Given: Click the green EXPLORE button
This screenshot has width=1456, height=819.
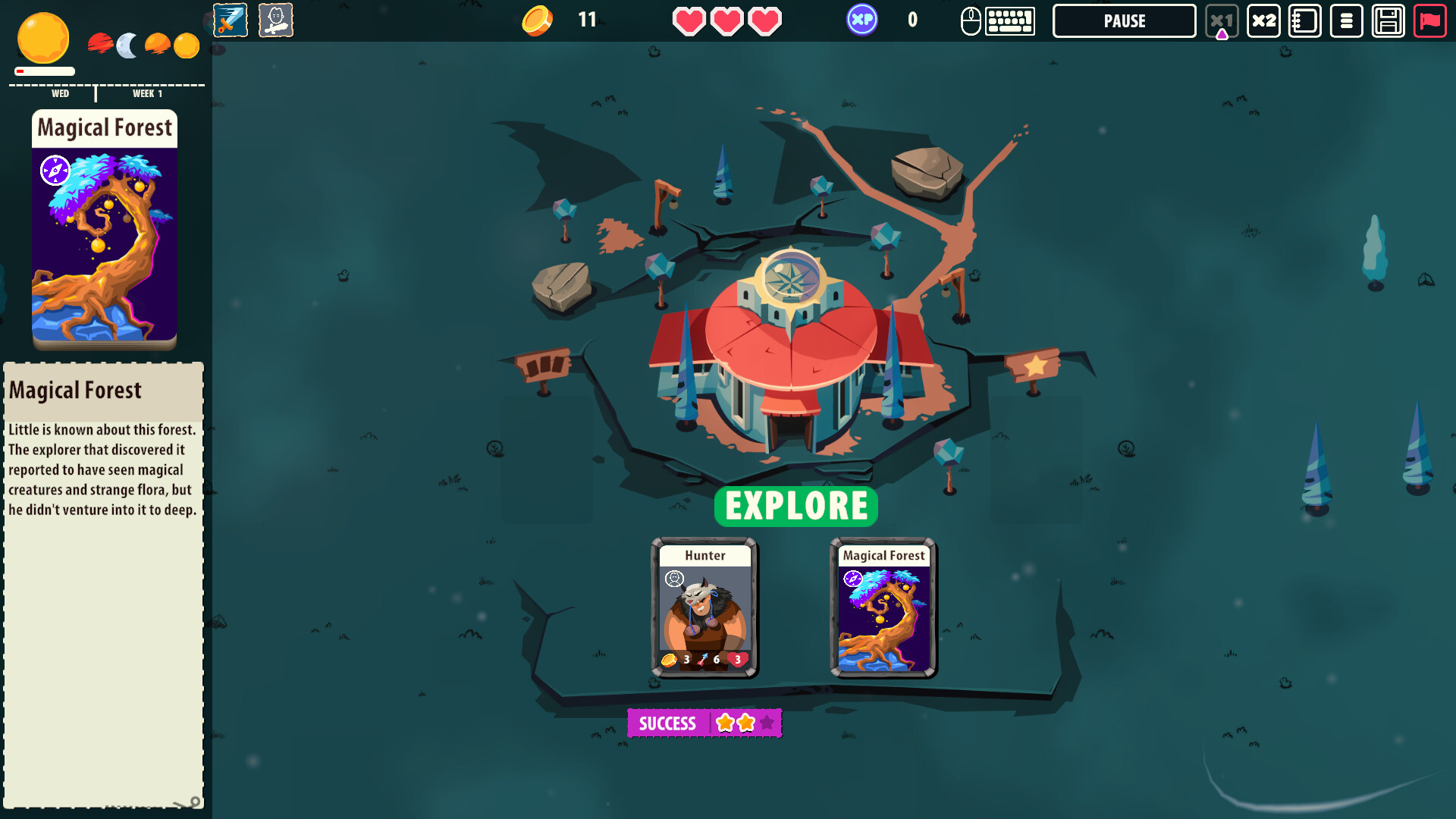Looking at the screenshot, I should (x=795, y=506).
